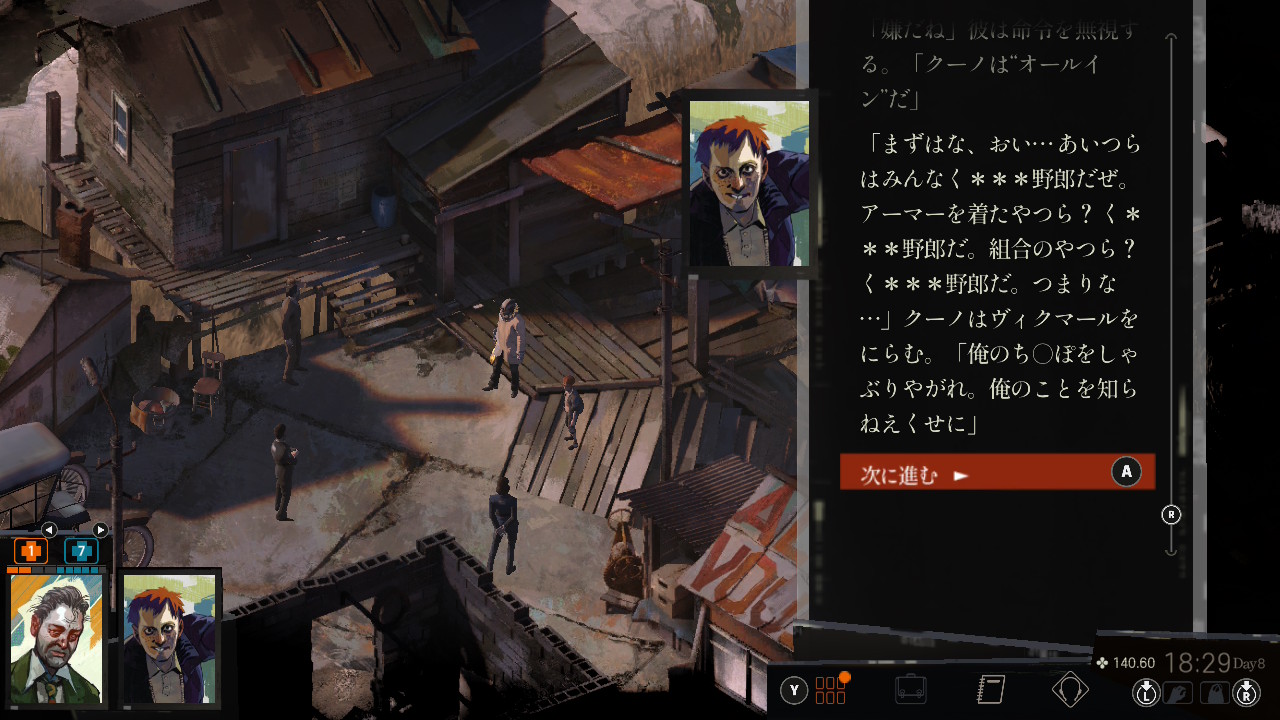Open the Thought Cabinet head icon
Viewport: 1280px width, 720px height.
click(1070, 690)
